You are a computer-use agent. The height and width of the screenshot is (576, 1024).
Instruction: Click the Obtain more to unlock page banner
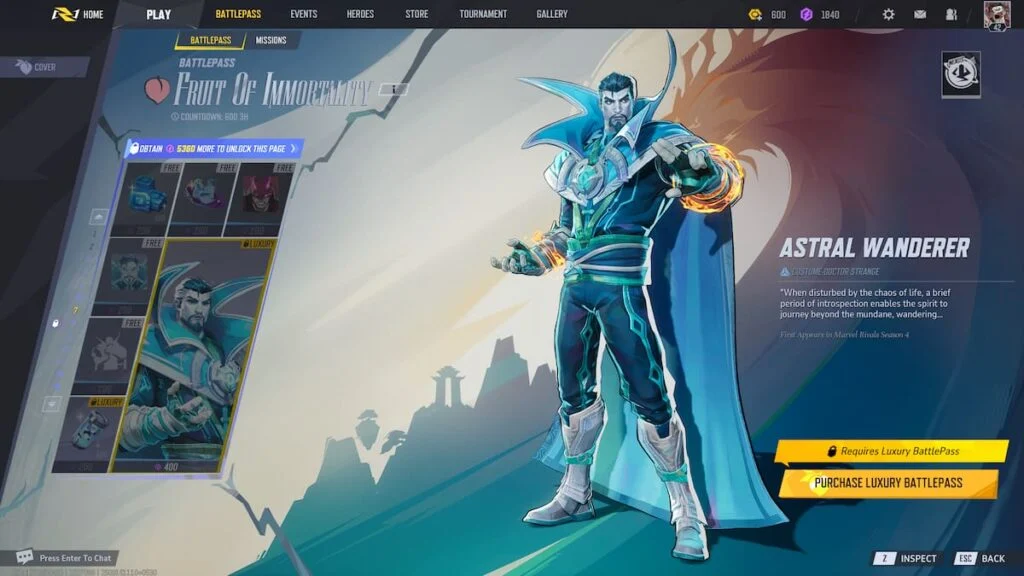(213, 149)
